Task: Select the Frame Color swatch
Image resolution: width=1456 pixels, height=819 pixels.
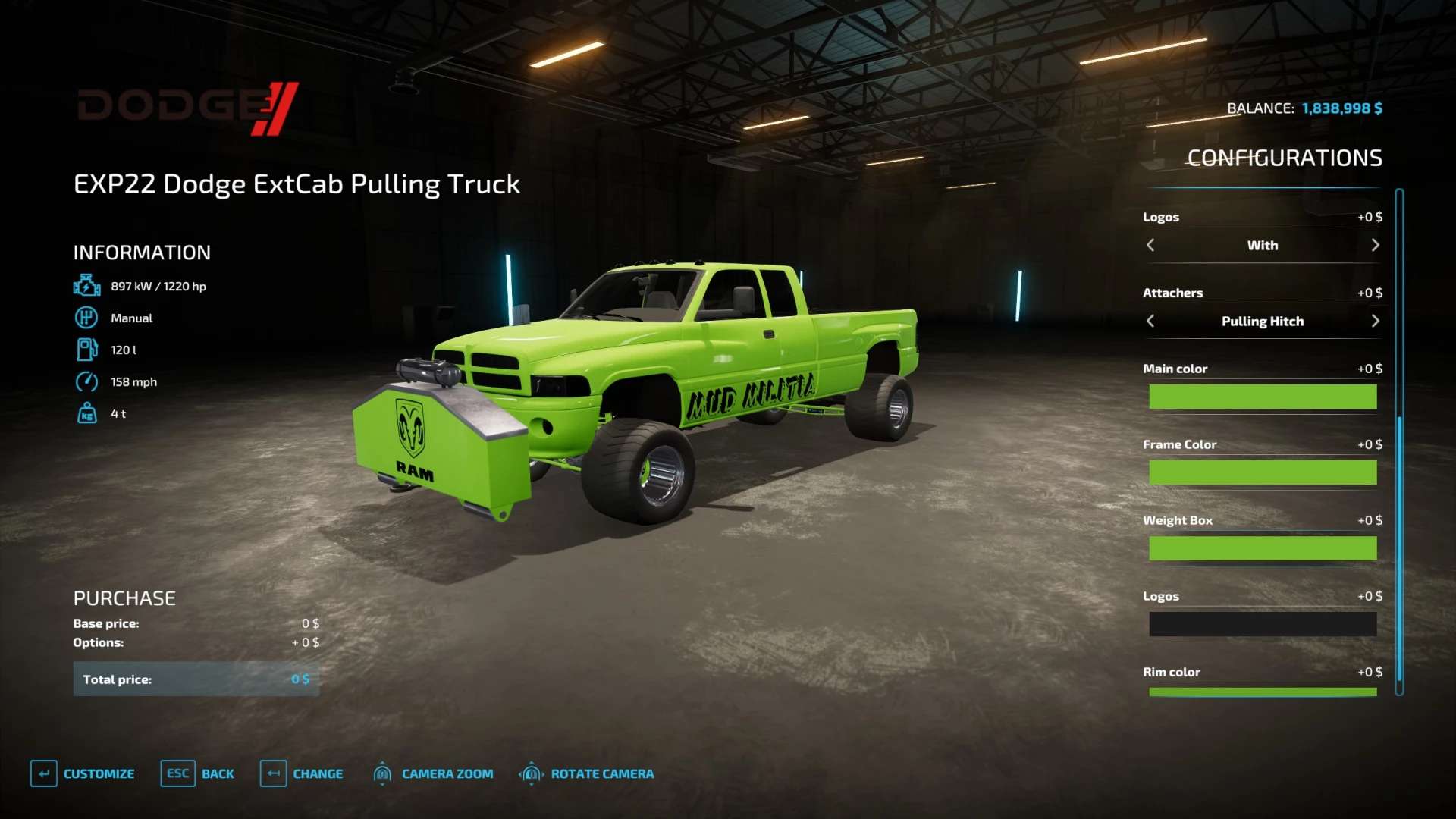Action: (1262, 472)
